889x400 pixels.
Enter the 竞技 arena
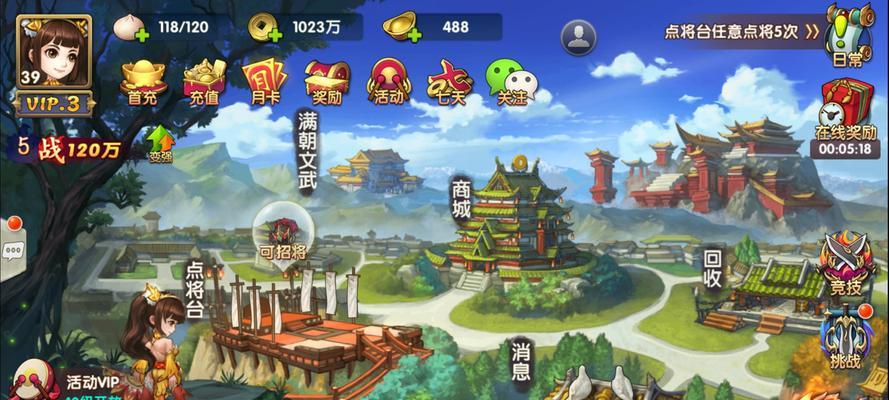tap(842, 264)
